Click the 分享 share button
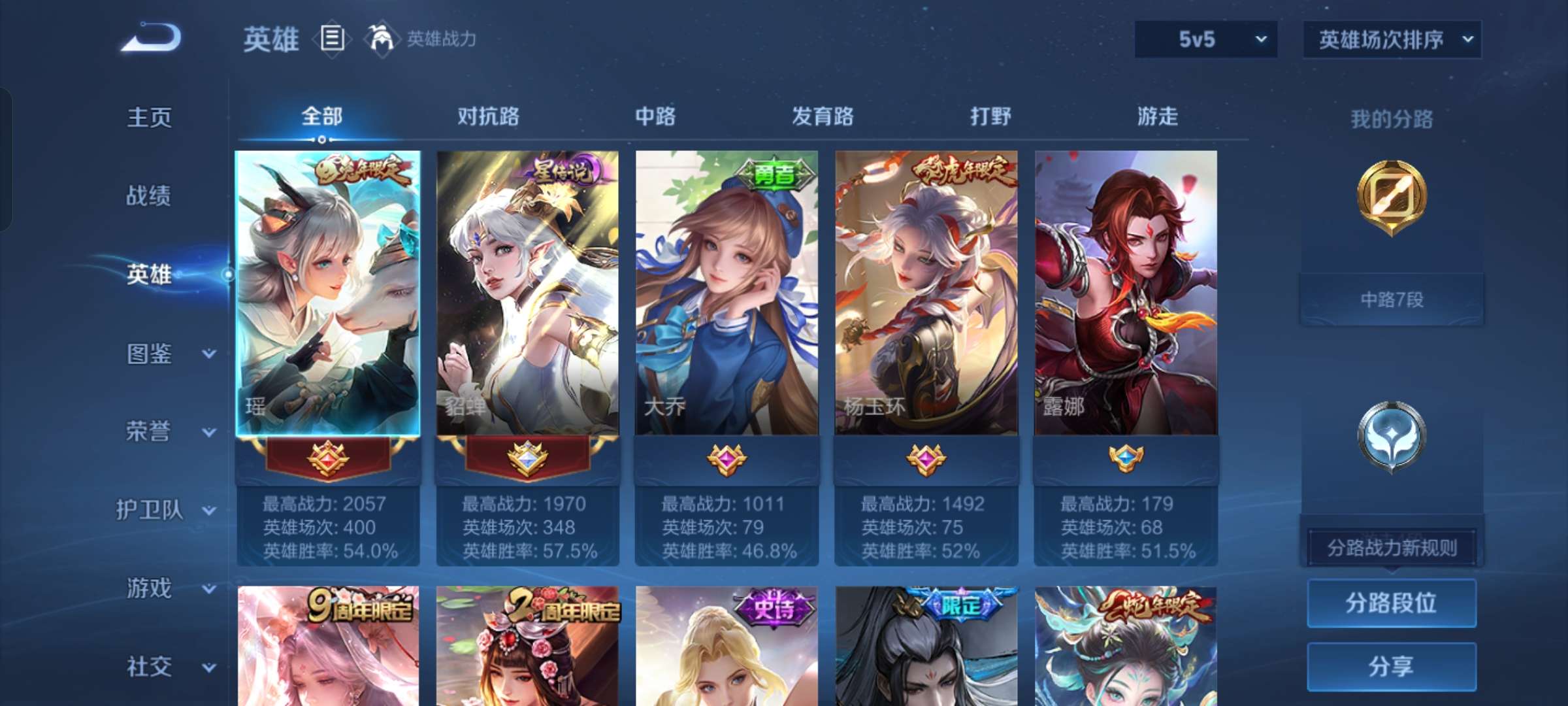This screenshot has height=706, width=1568. point(1390,667)
